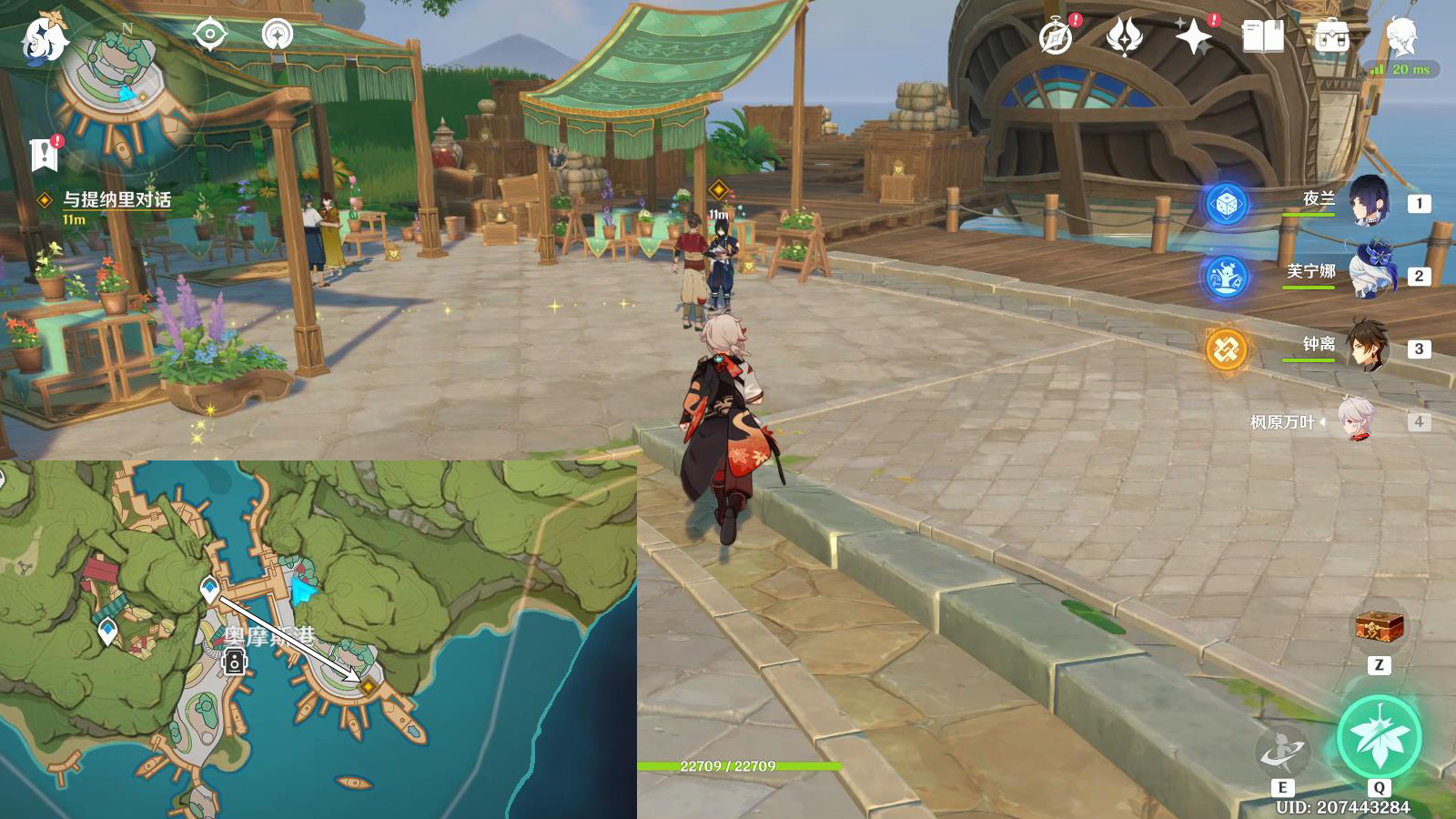1456x819 pixels.
Task: Click the orange quest marker on map
Action: 368,686
